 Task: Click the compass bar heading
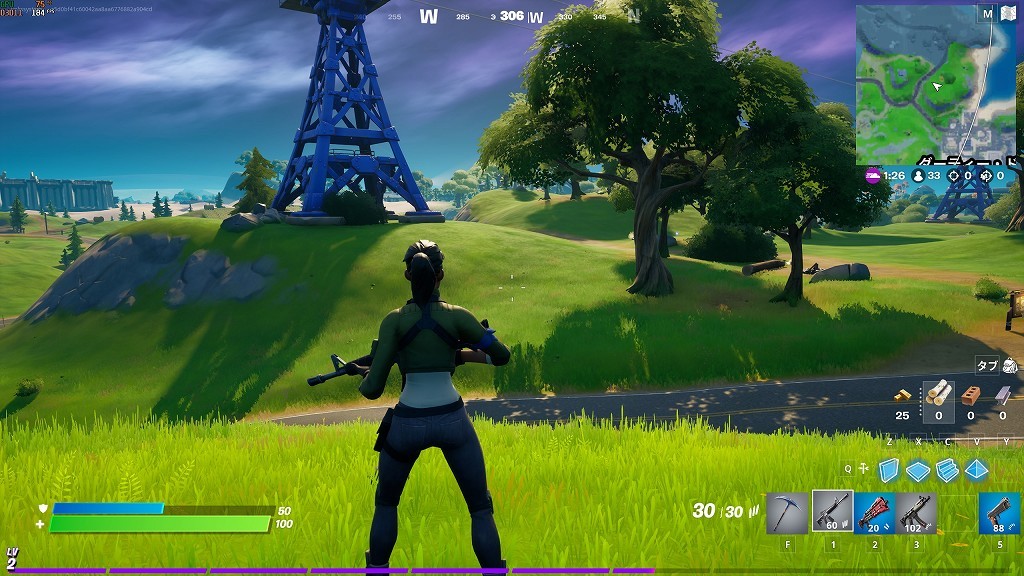point(512,16)
